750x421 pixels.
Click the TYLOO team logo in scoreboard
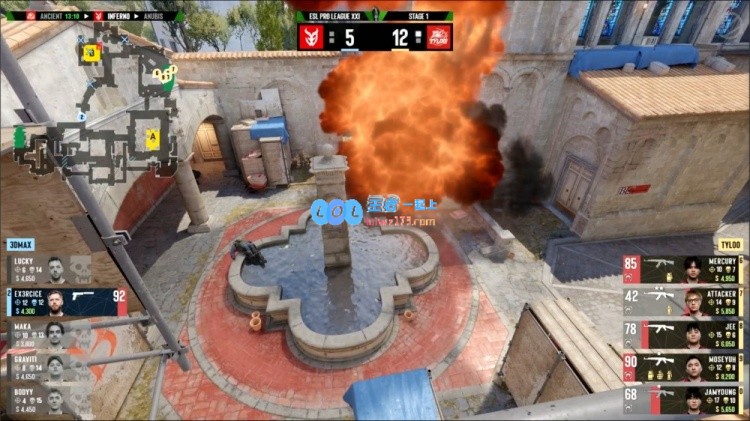pos(439,37)
